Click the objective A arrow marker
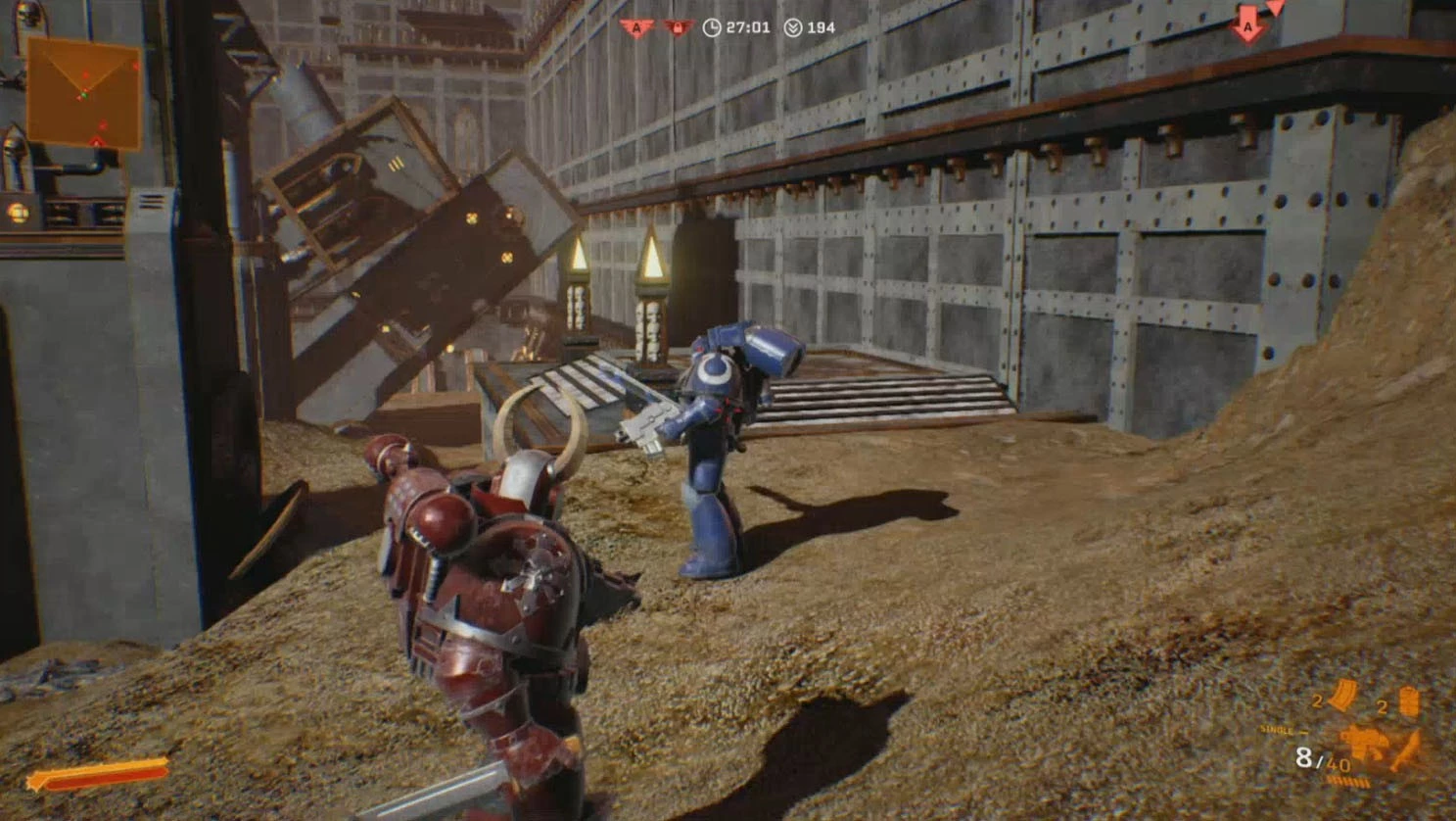1456x821 pixels. click(1247, 26)
